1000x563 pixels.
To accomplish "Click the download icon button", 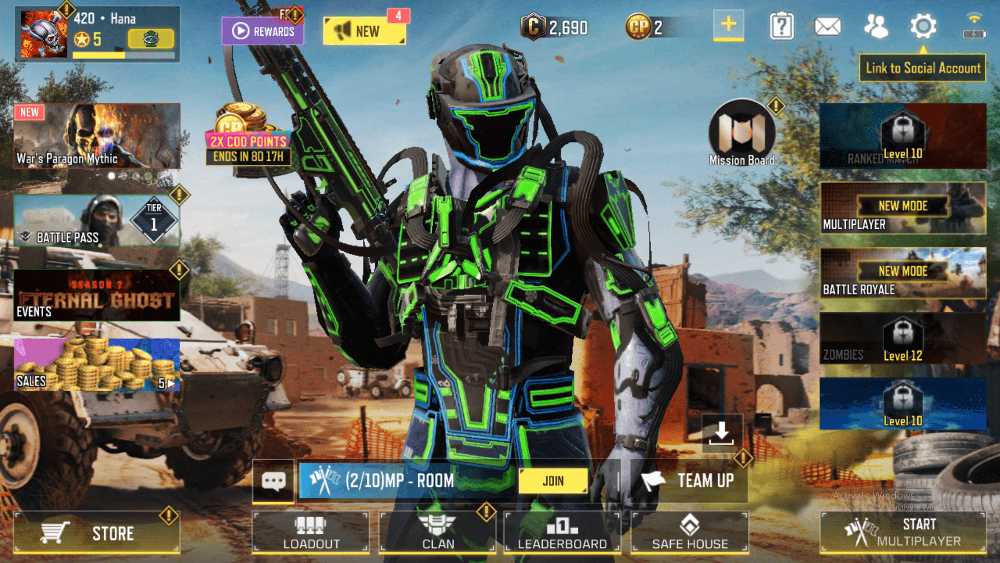I will tap(721, 433).
